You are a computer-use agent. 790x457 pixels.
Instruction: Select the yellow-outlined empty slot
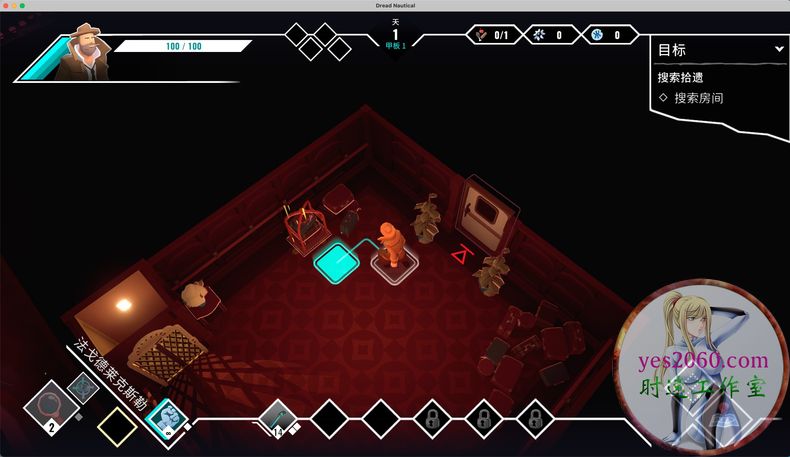point(117,426)
